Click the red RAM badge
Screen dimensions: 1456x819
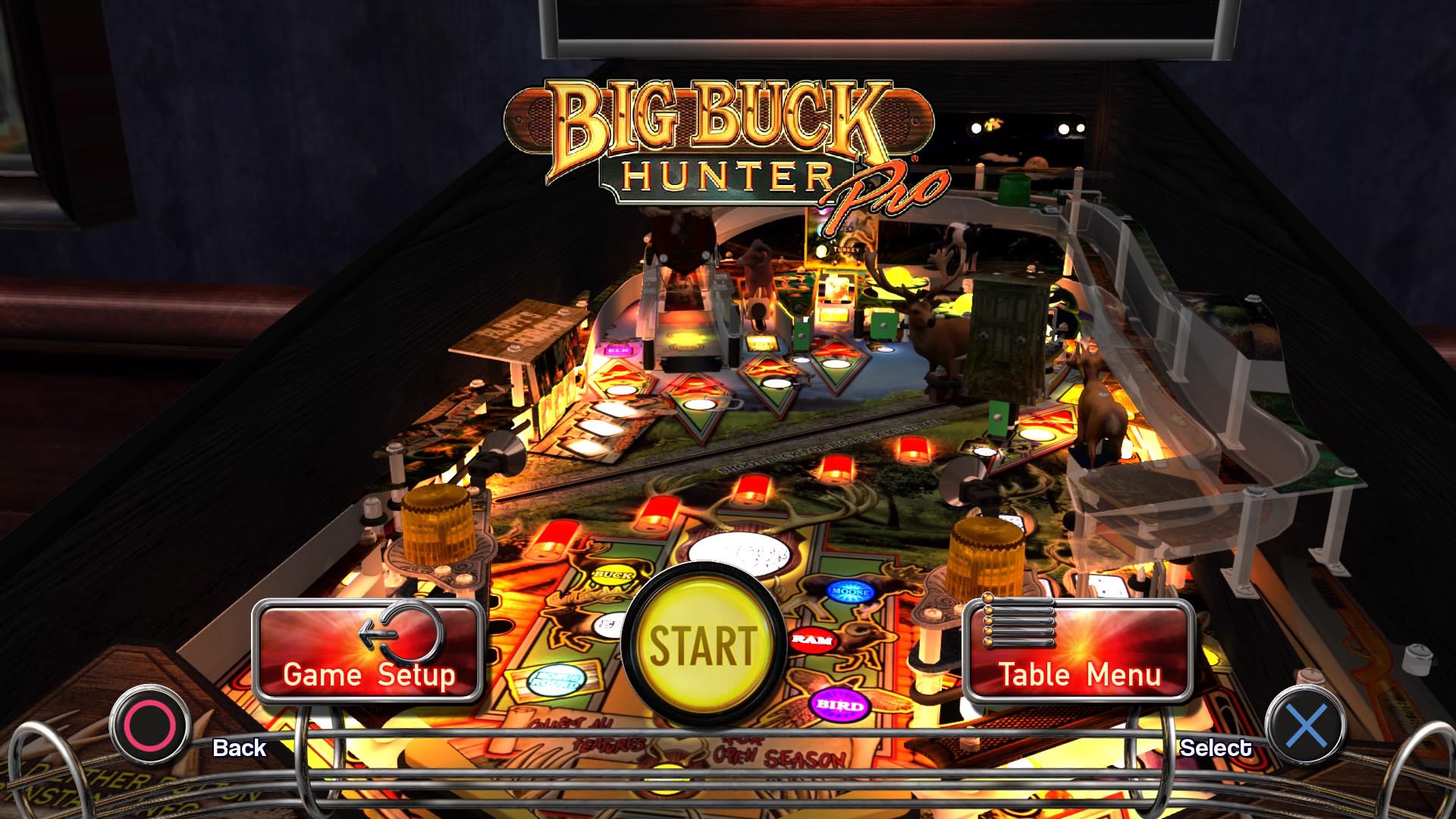pyautogui.click(x=812, y=641)
